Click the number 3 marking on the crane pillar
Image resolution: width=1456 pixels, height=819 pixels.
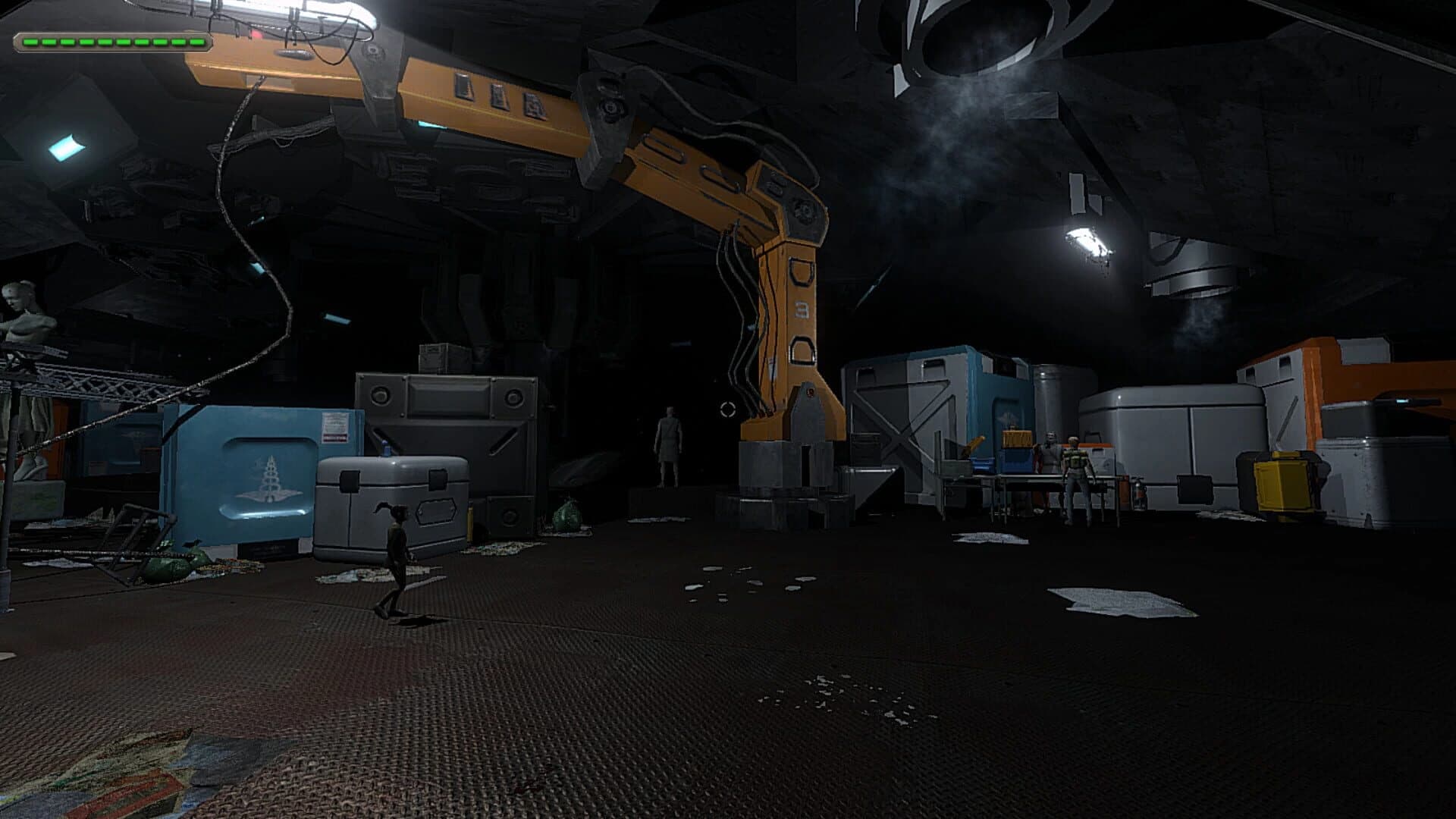802,308
